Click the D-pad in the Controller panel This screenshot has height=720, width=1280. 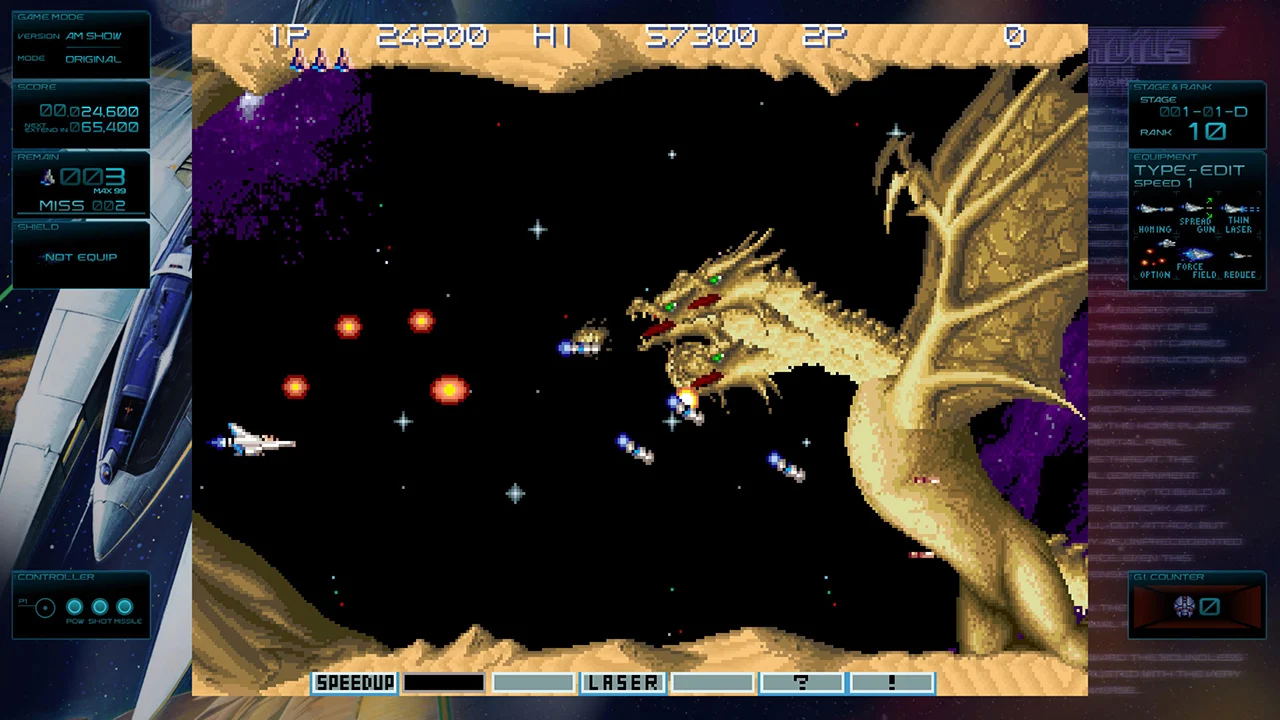tap(44, 606)
